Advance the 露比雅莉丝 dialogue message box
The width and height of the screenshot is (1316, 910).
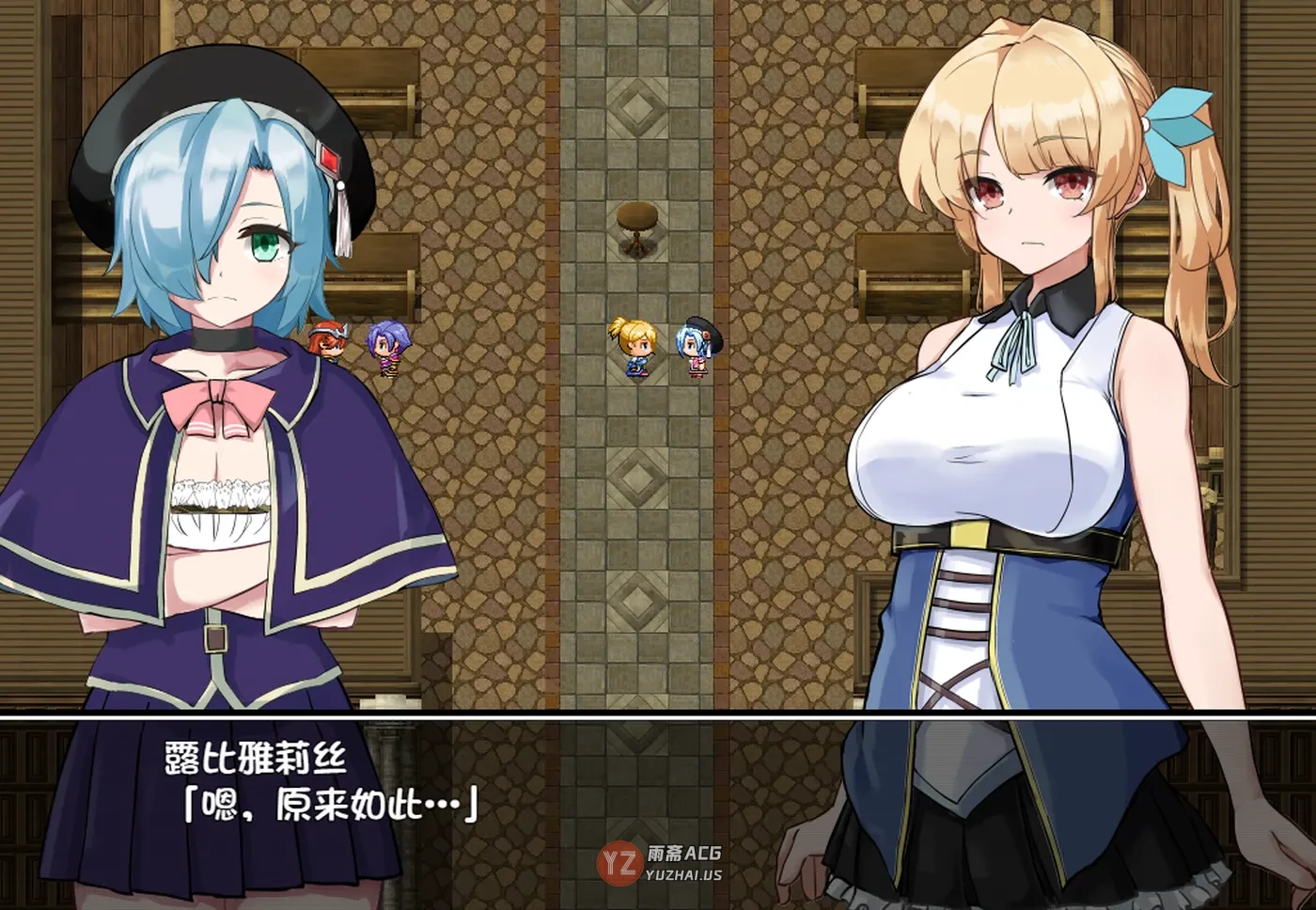[658, 808]
